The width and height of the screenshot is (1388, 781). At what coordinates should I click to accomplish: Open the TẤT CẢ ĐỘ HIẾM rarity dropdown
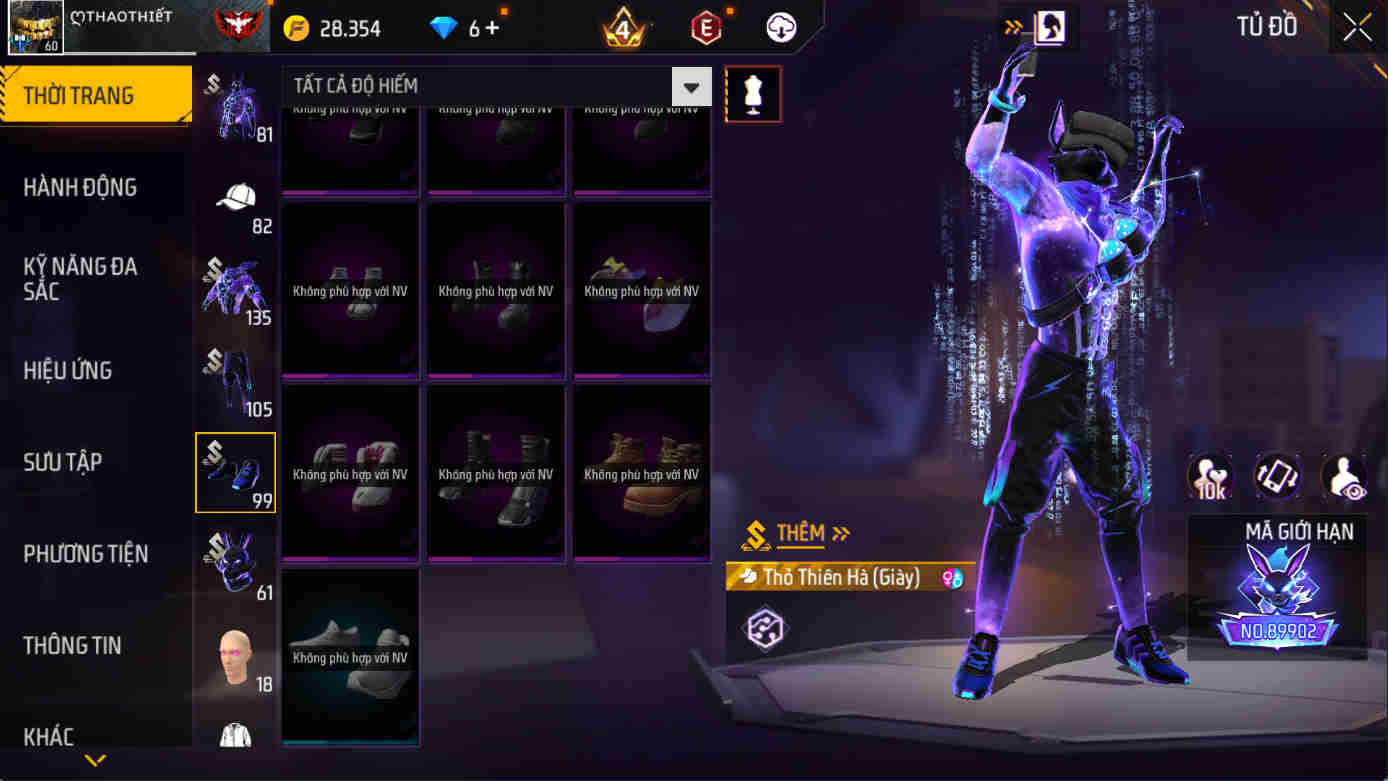click(x=490, y=86)
